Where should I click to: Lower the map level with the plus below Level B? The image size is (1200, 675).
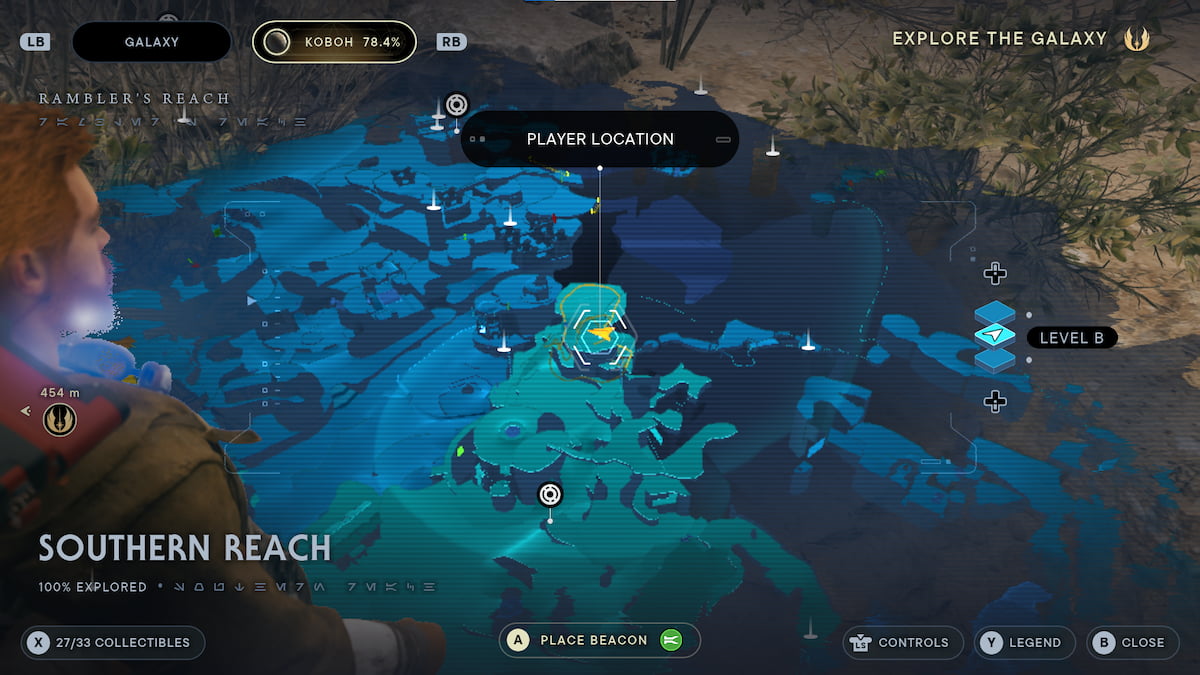coord(994,402)
